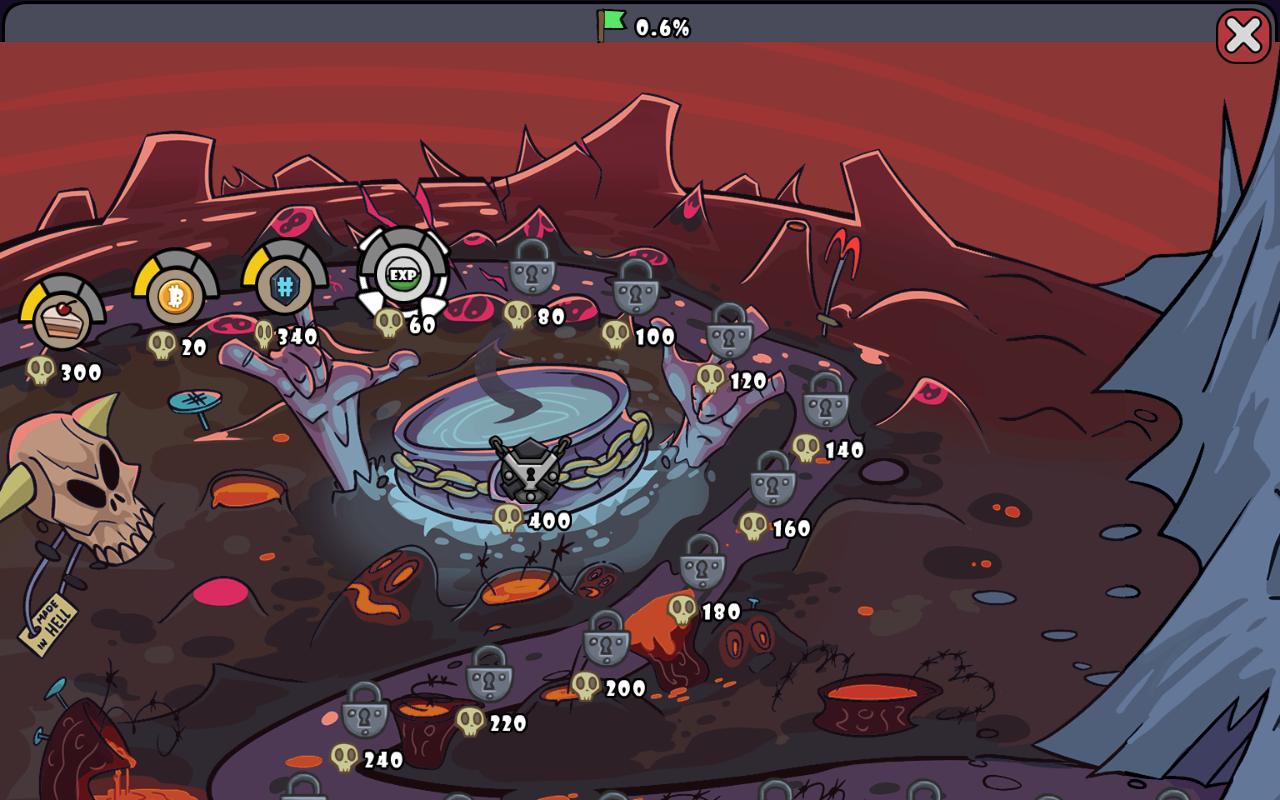Choose the locked node costing 240 skulls
The height and width of the screenshot is (800, 1280).
[x=365, y=712]
